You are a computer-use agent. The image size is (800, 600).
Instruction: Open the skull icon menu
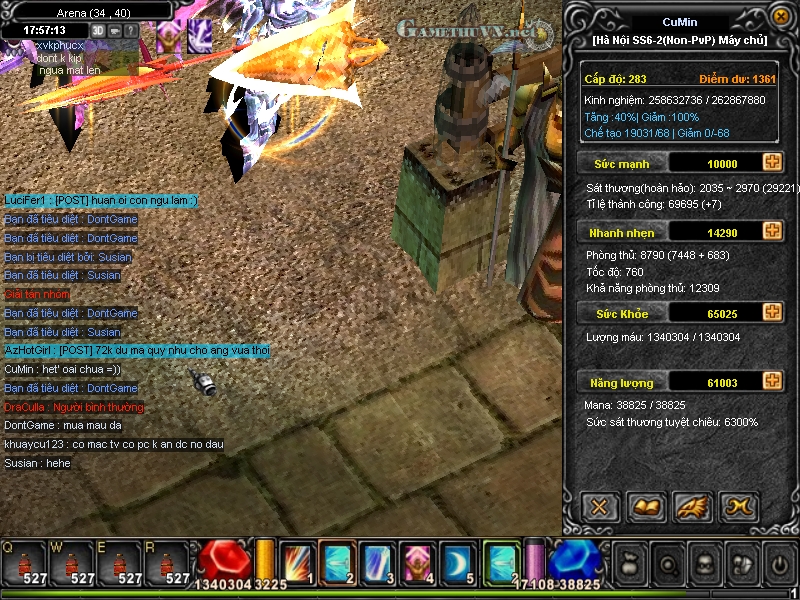(x=704, y=564)
